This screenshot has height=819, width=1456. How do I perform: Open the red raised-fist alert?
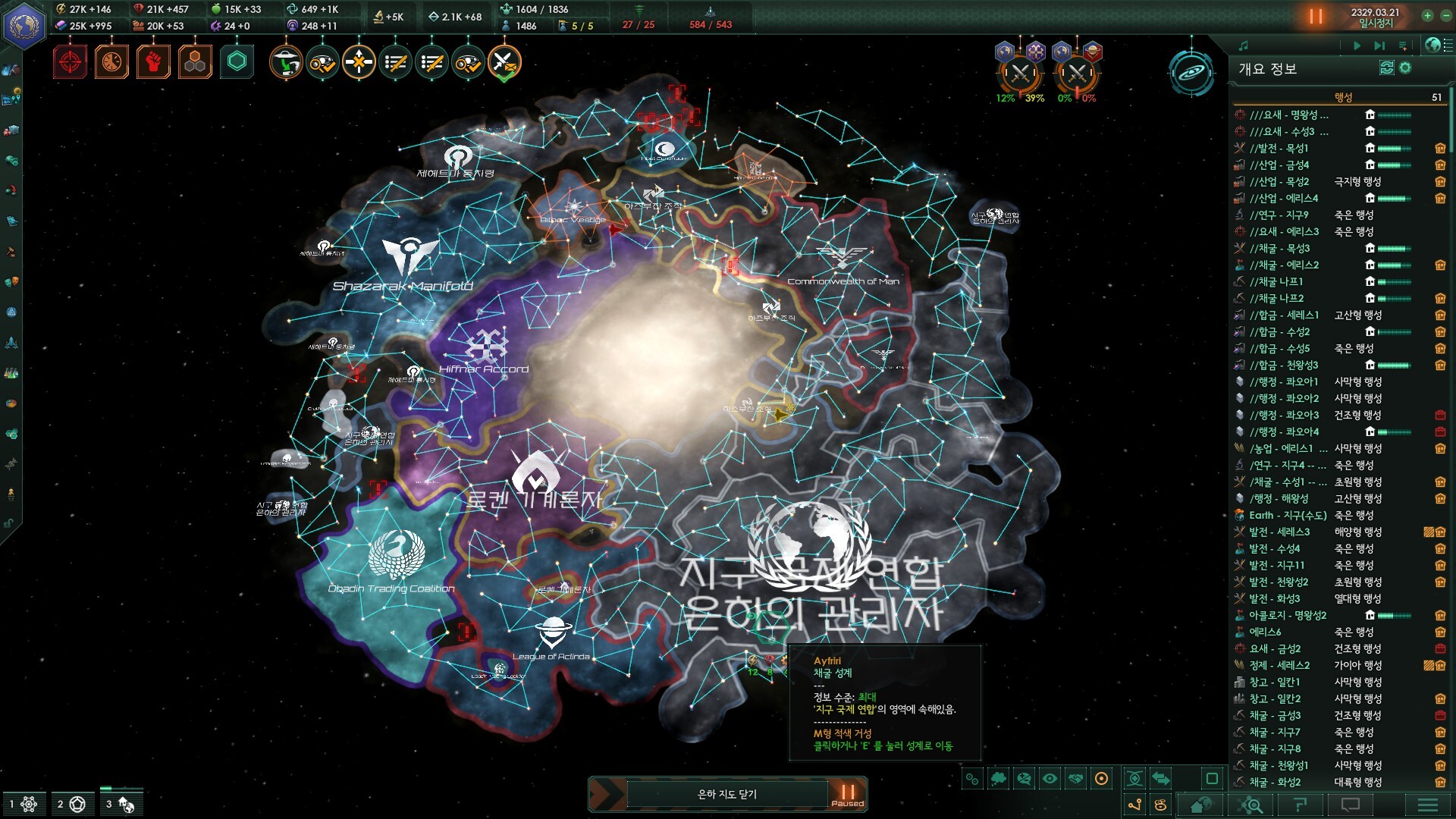pyautogui.click(x=153, y=62)
